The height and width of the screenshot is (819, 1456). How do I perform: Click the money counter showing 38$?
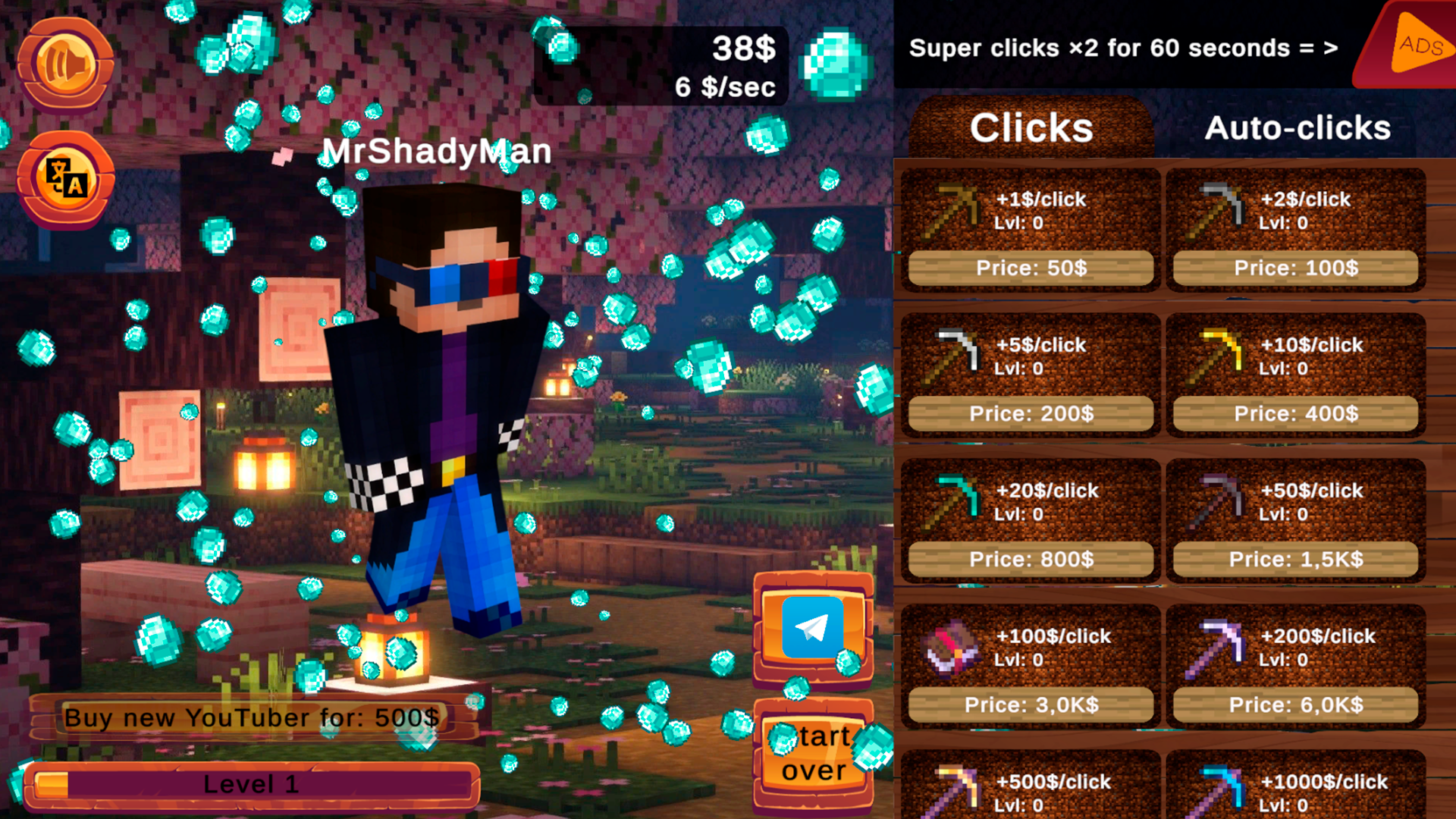(x=743, y=51)
